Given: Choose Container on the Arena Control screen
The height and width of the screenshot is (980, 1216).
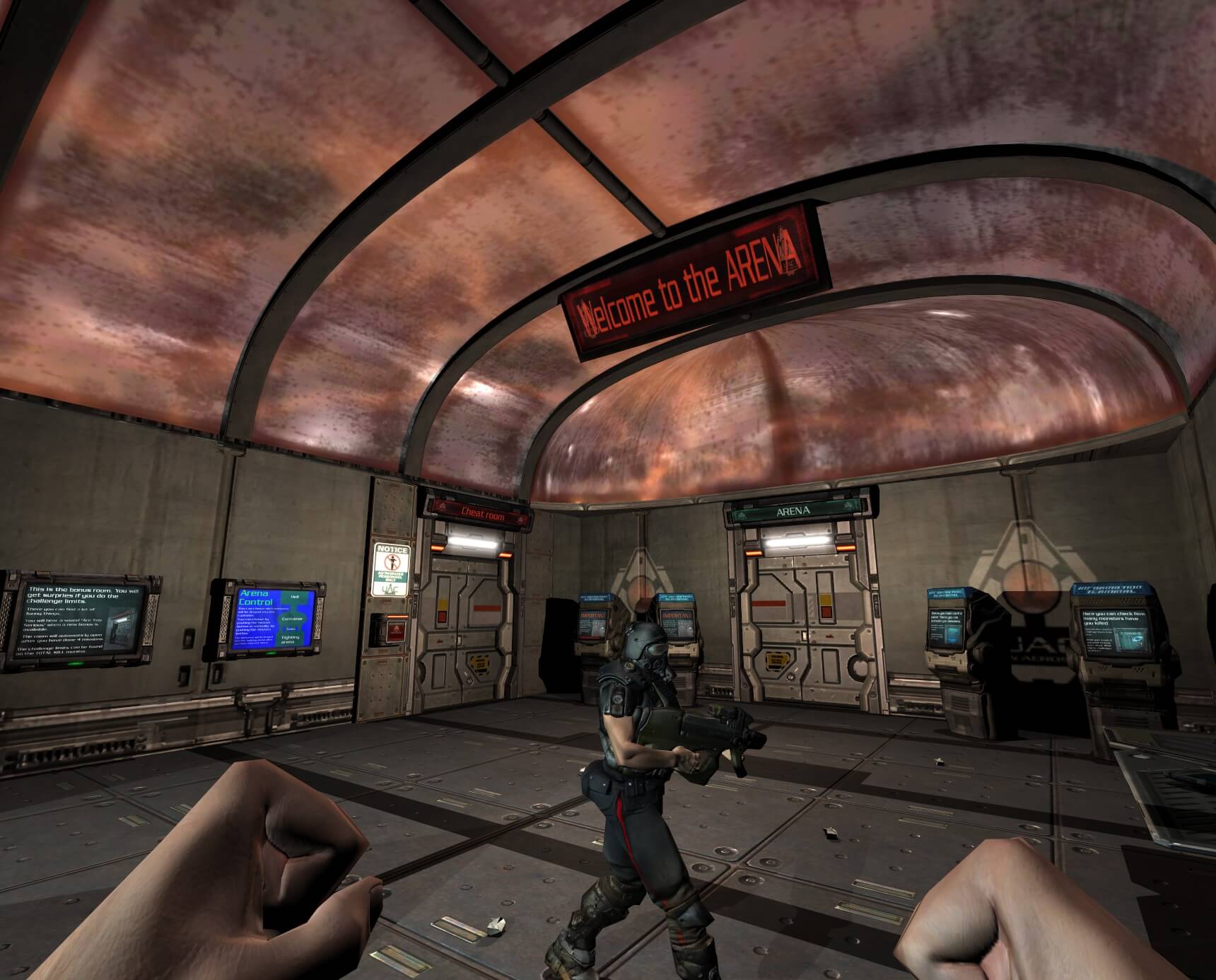Looking at the screenshot, I should (292, 619).
